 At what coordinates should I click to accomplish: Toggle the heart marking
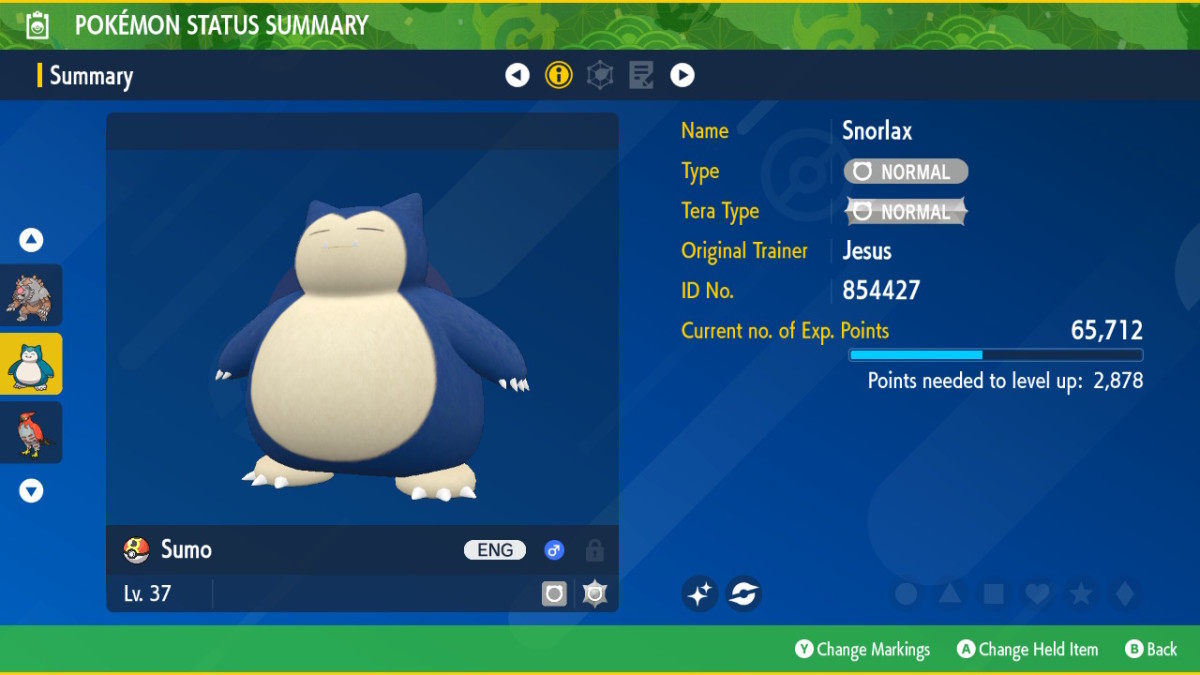click(x=1037, y=594)
